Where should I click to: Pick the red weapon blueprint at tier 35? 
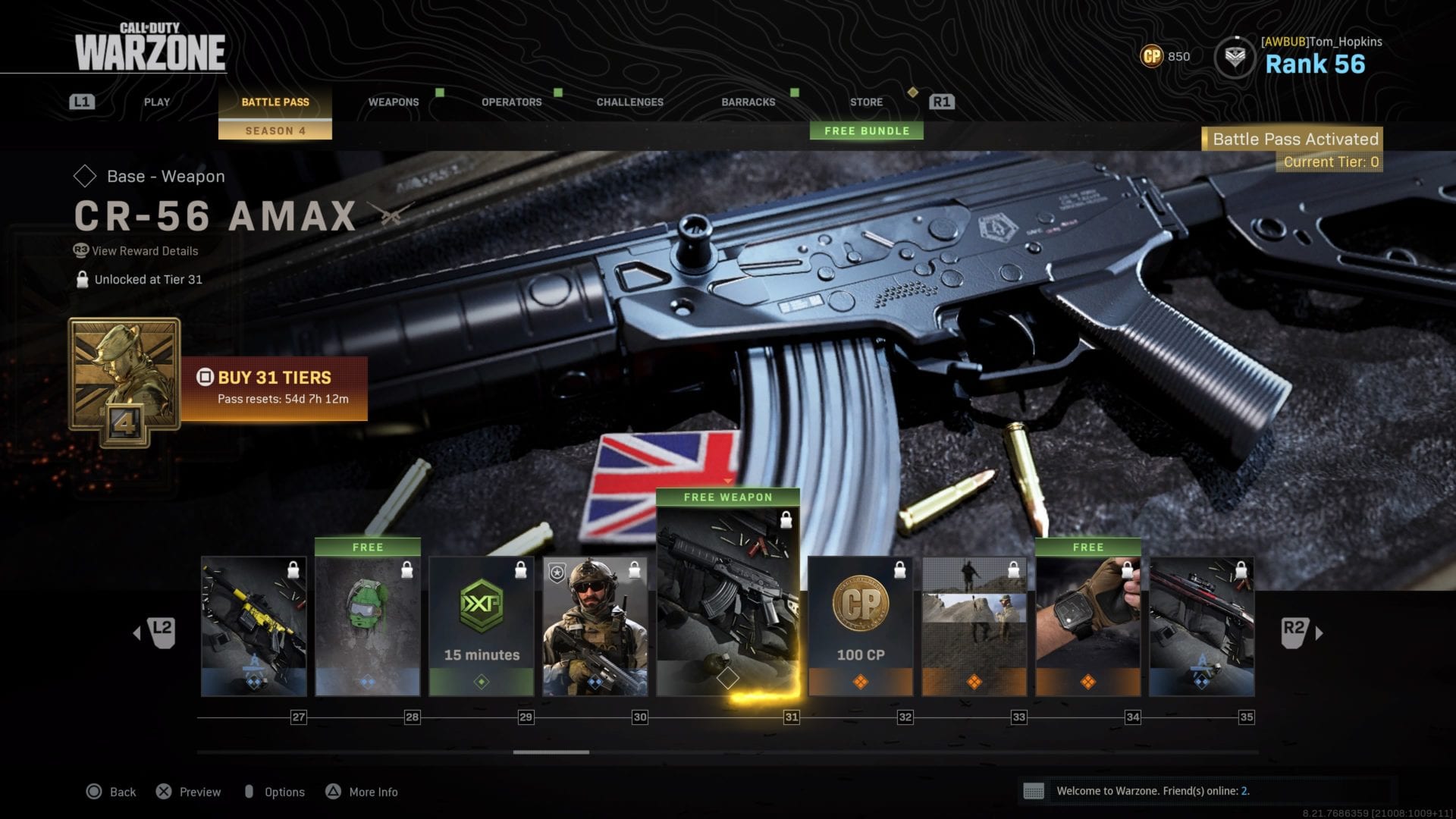(1202, 626)
